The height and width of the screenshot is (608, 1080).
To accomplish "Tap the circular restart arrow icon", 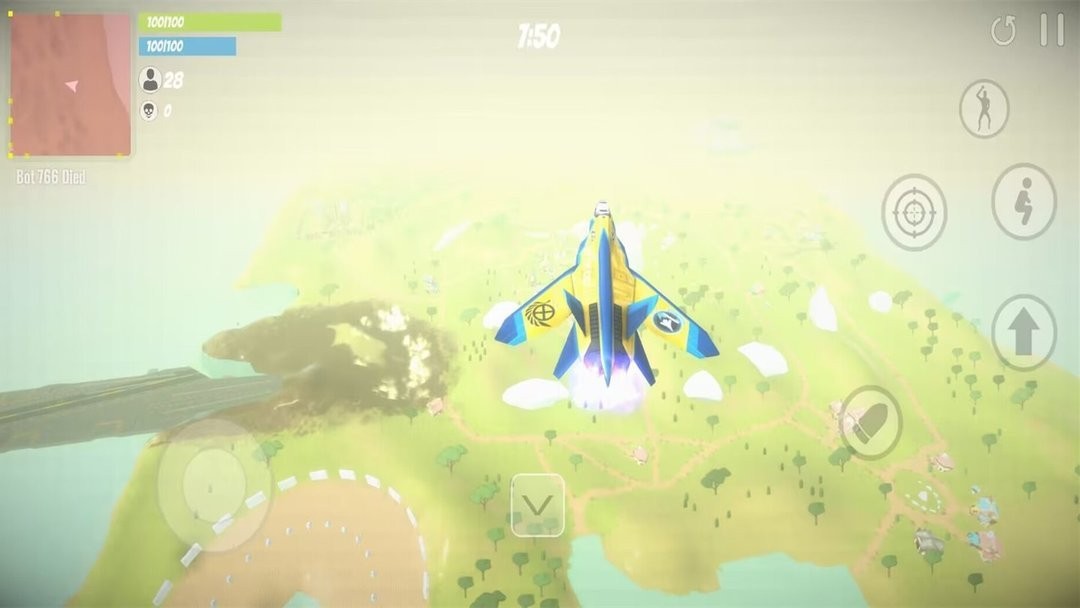I will 1003,31.
